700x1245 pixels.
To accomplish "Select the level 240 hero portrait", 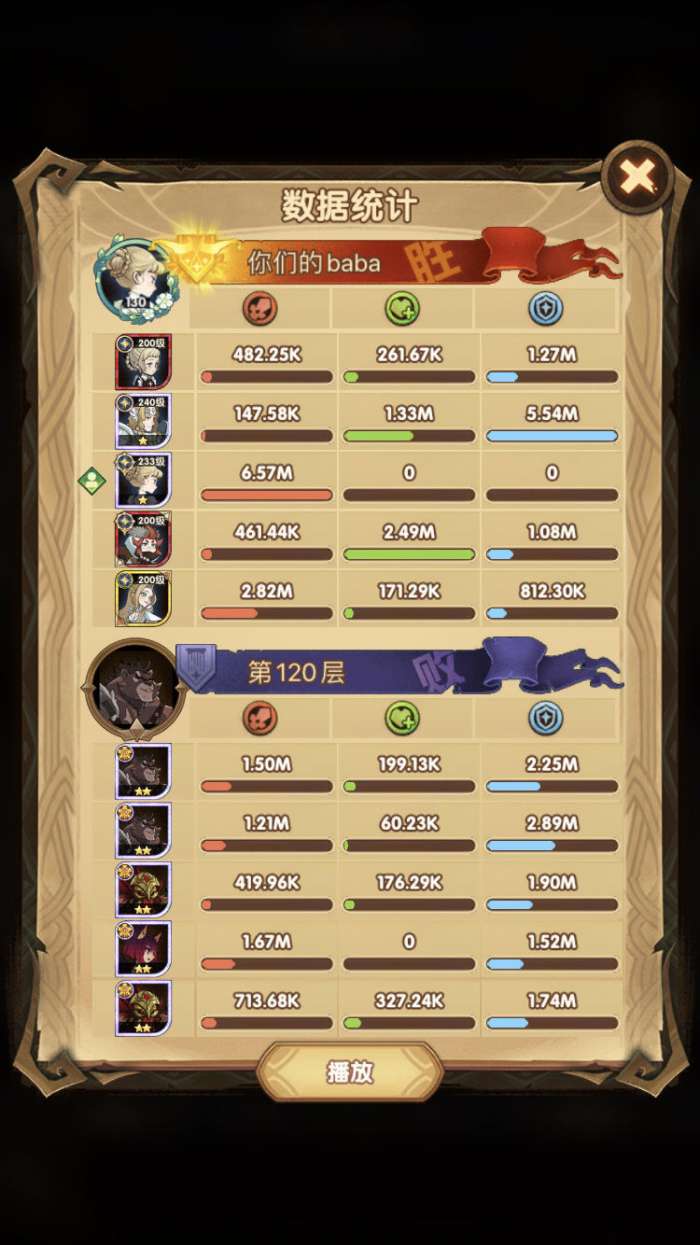I will [x=144, y=421].
